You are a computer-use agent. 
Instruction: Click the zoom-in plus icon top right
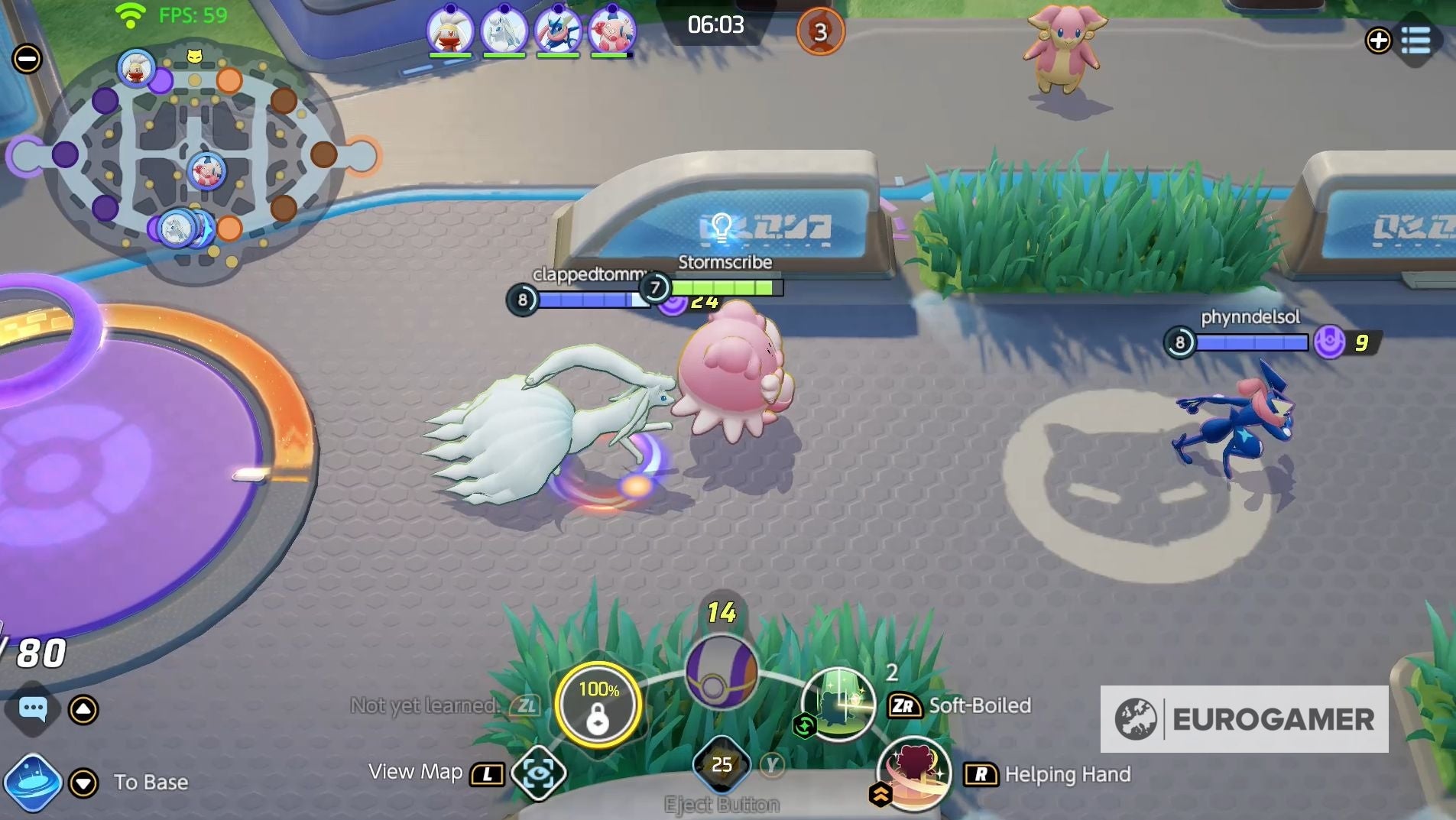(x=1380, y=40)
